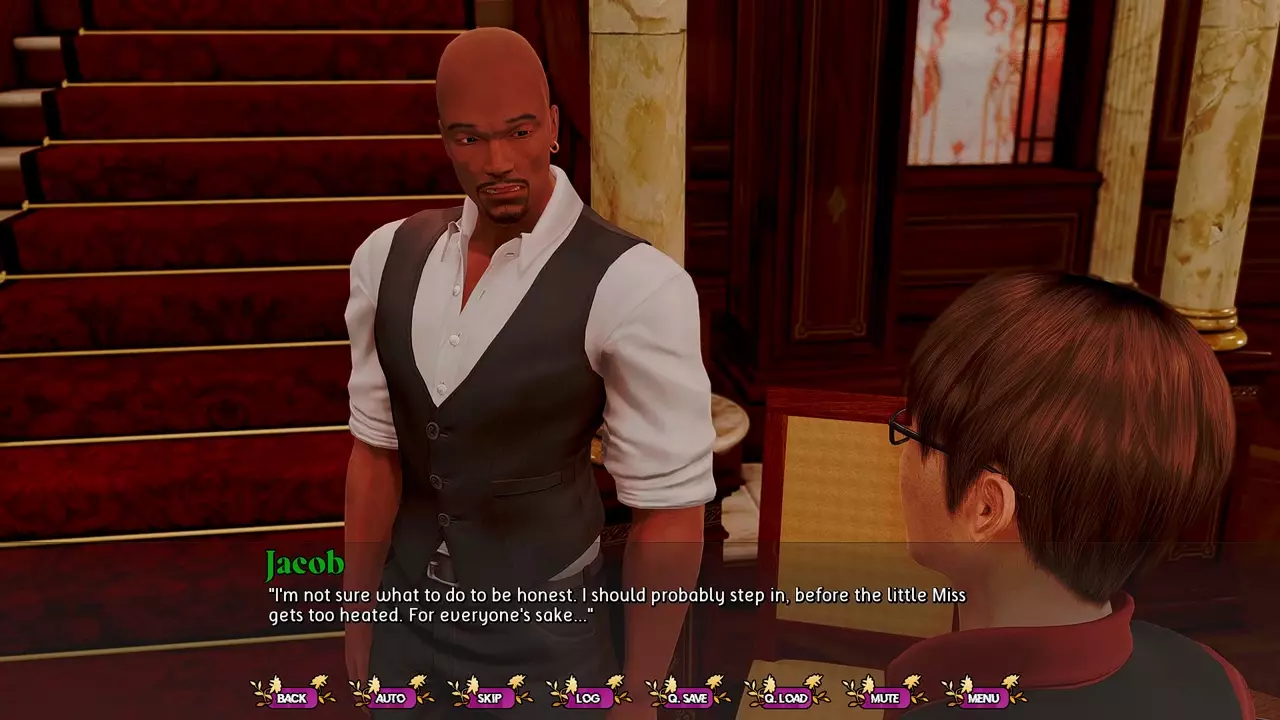Activate the SKIP button
Viewport: 1280px width, 720px height.
point(489,697)
